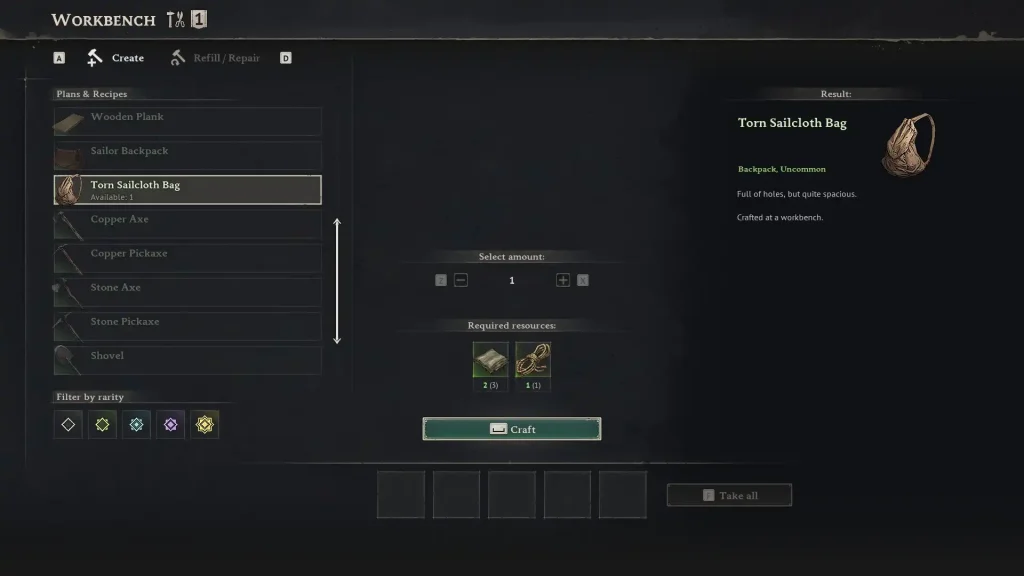This screenshot has width=1024, height=576.
Task: Toggle the purple rarity filter
Action: click(170, 425)
